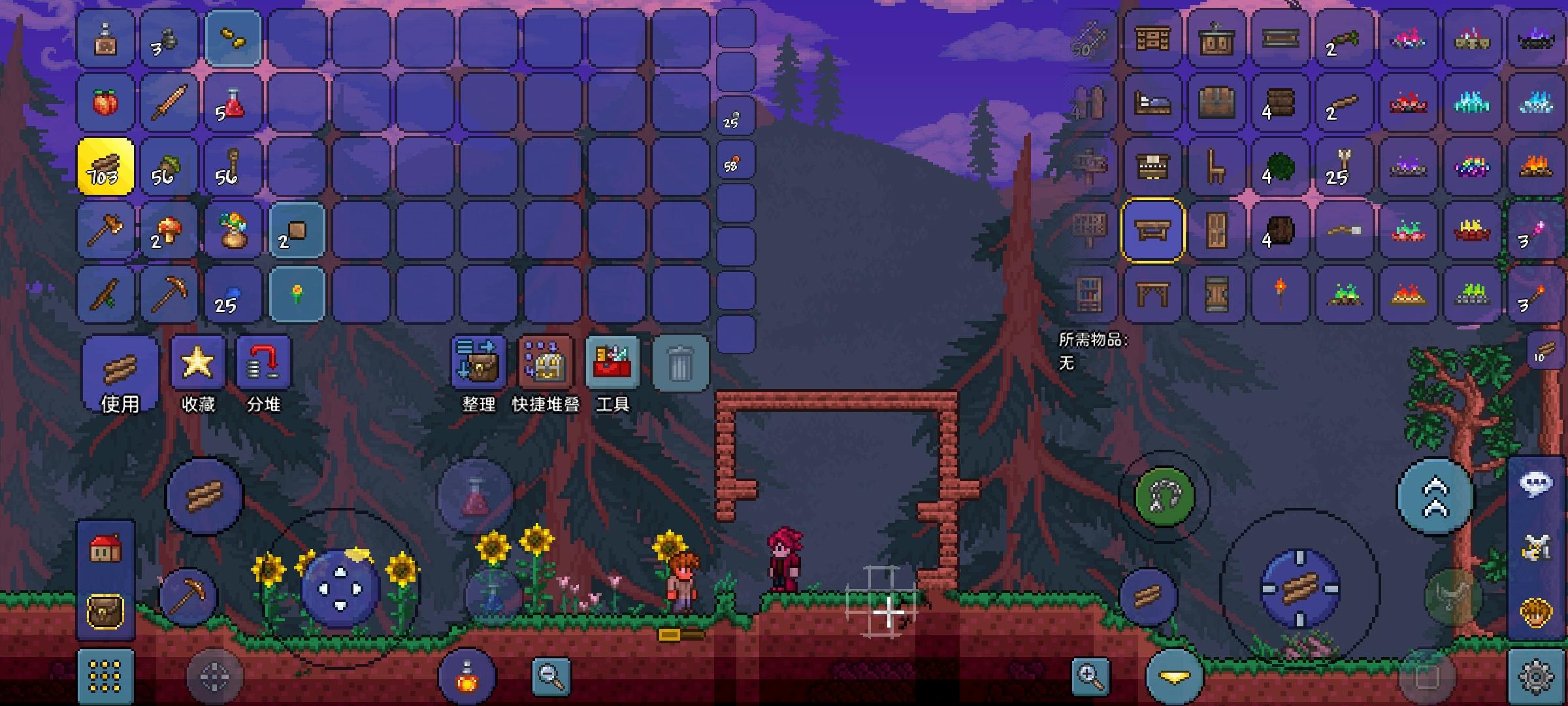Click the trash can slot
This screenshot has width=1568, height=706.
680,363
